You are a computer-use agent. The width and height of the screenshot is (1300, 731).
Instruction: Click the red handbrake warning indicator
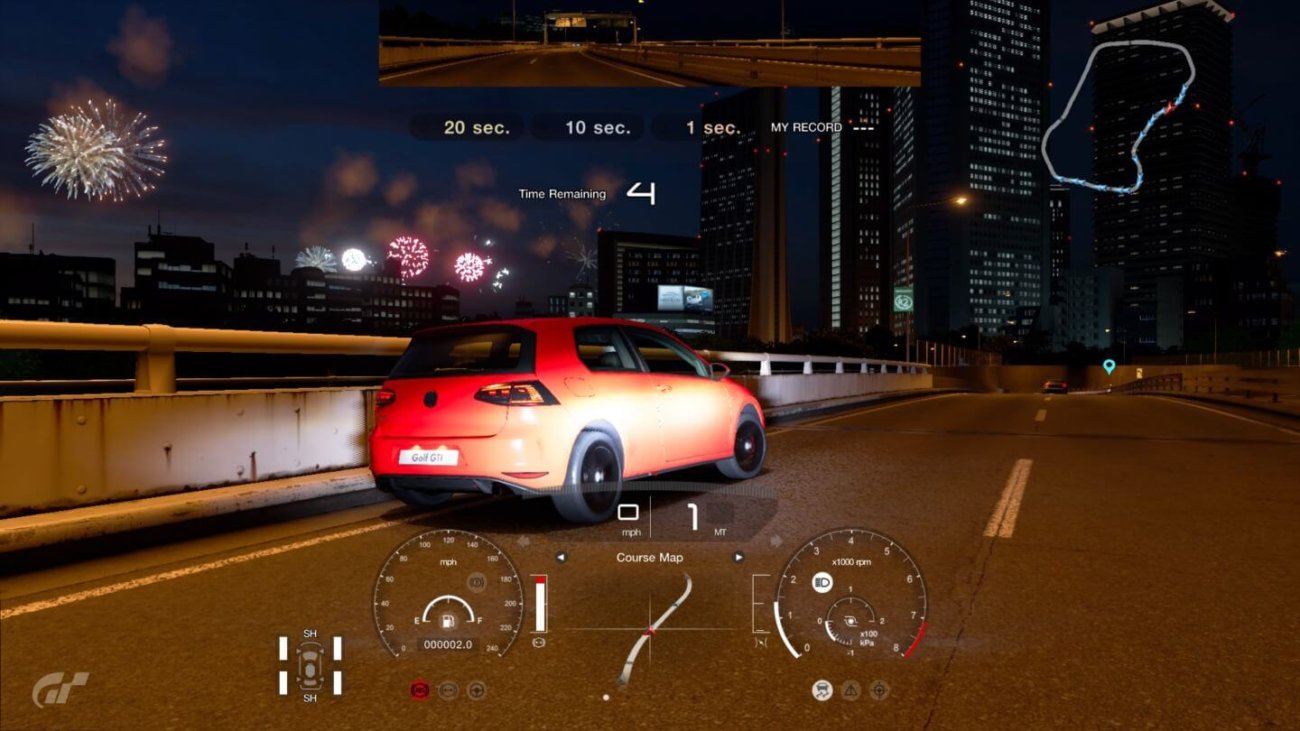[420, 689]
